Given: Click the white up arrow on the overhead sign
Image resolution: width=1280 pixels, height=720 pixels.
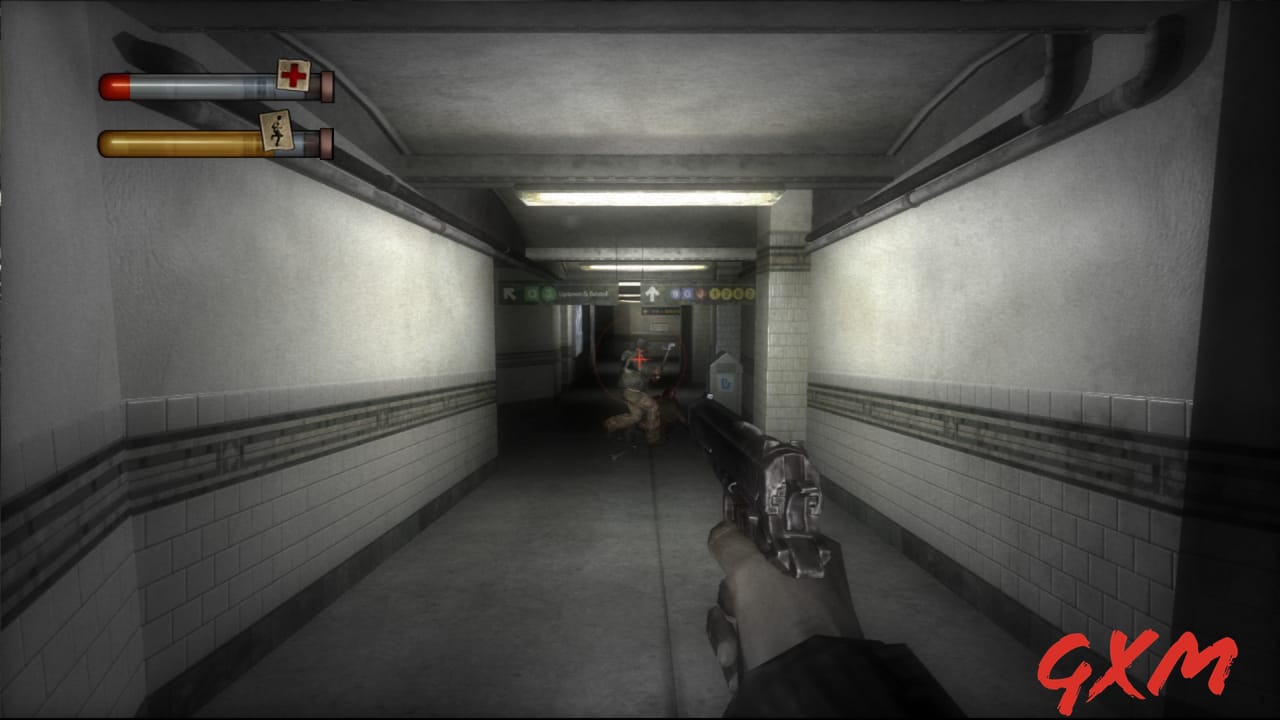Looking at the screenshot, I should [652, 292].
